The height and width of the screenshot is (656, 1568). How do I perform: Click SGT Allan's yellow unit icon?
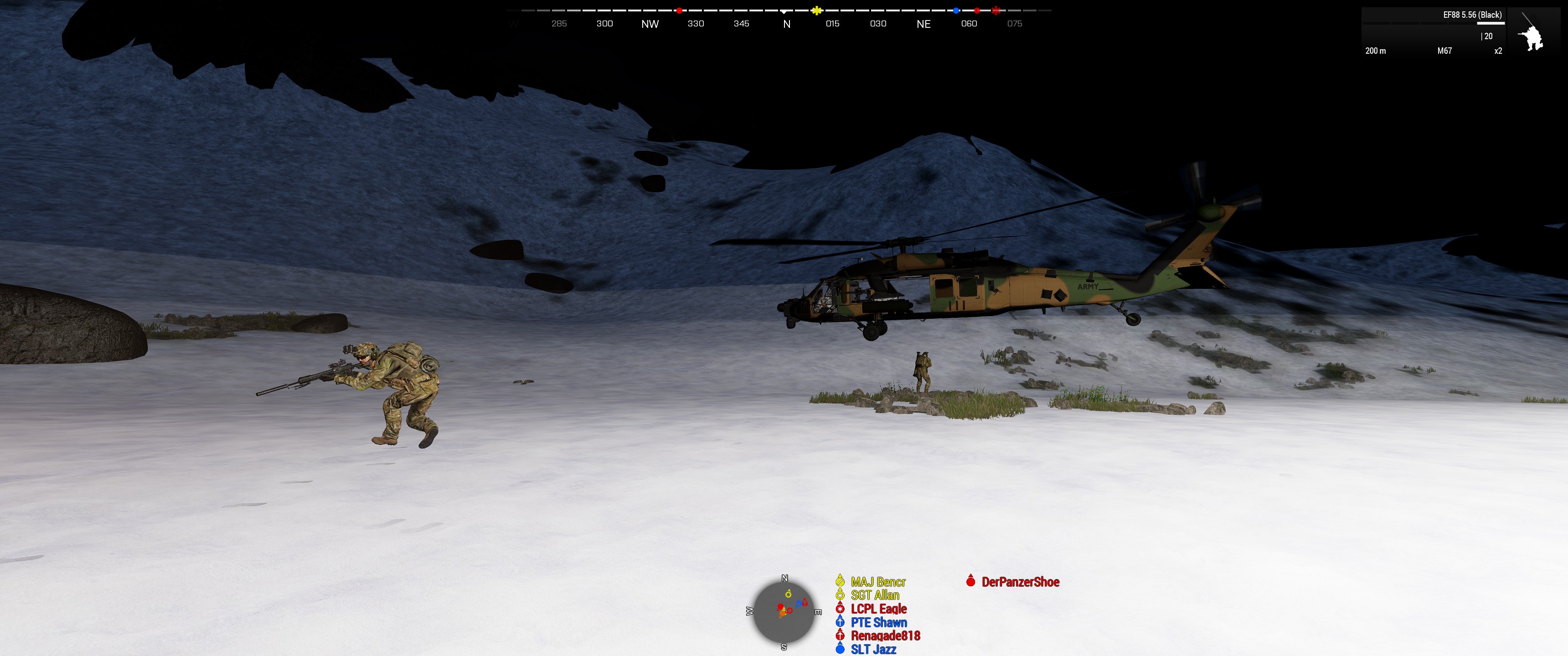(x=840, y=596)
